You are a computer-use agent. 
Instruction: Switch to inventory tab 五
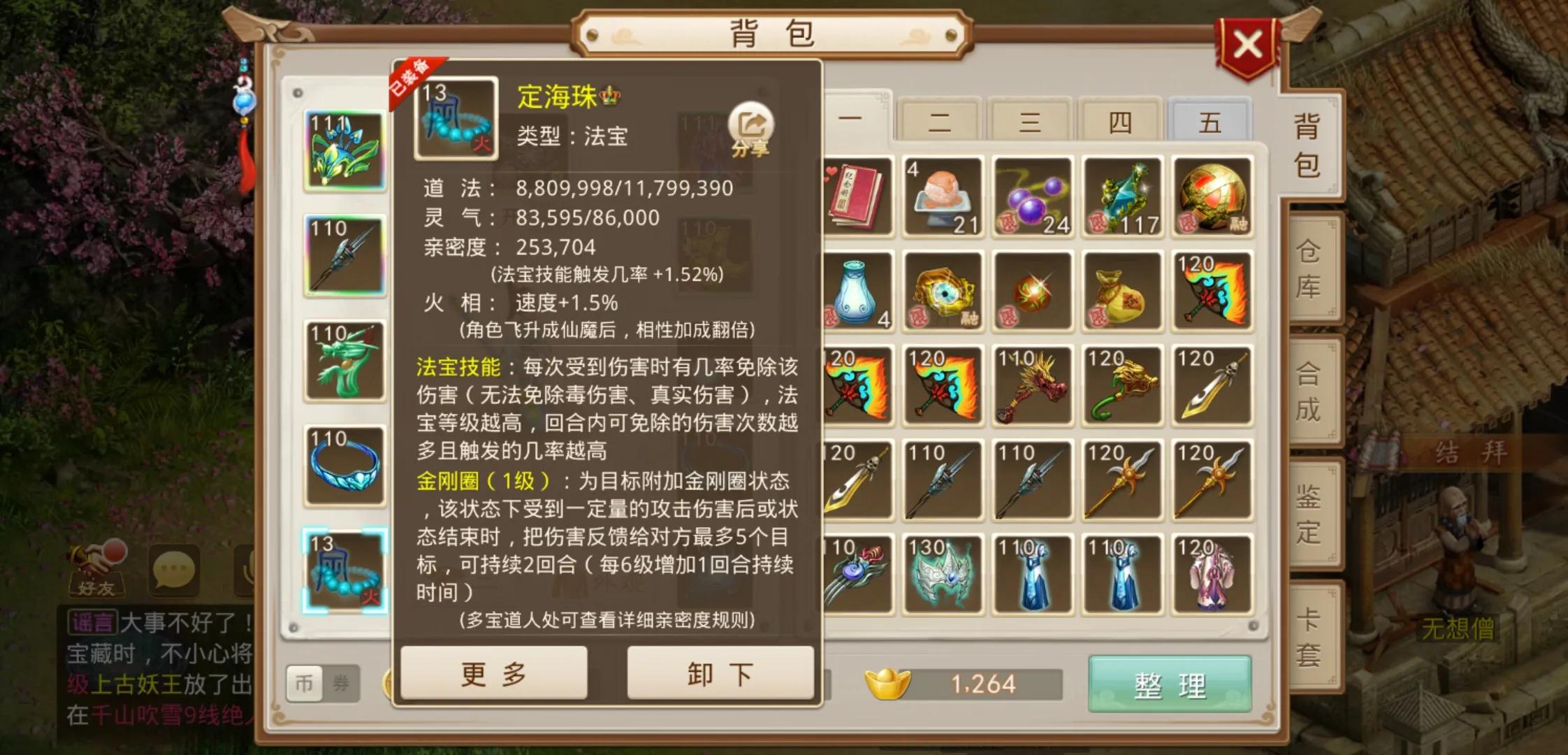click(x=1211, y=120)
